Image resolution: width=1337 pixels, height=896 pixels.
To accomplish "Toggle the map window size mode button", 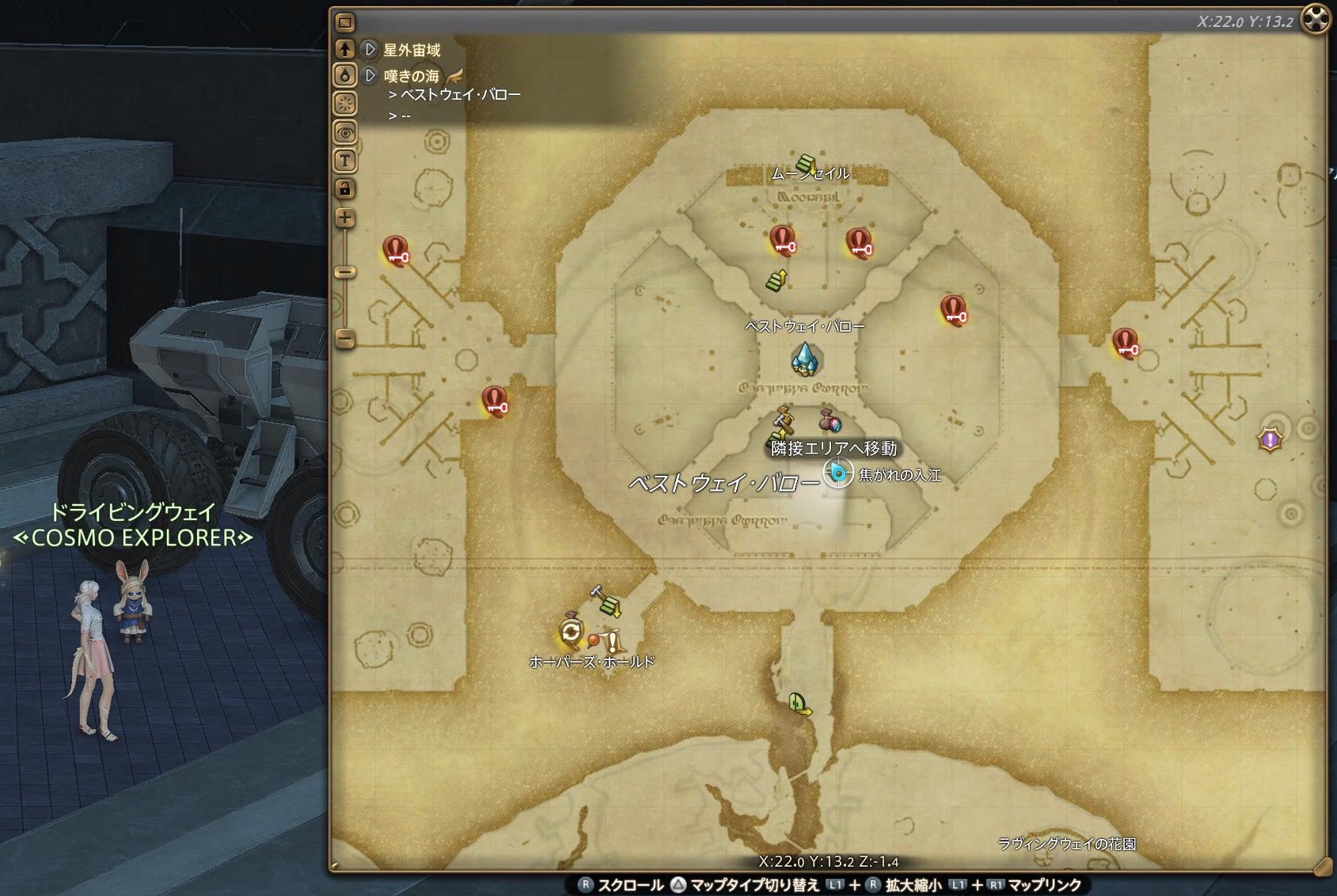I will (345, 22).
